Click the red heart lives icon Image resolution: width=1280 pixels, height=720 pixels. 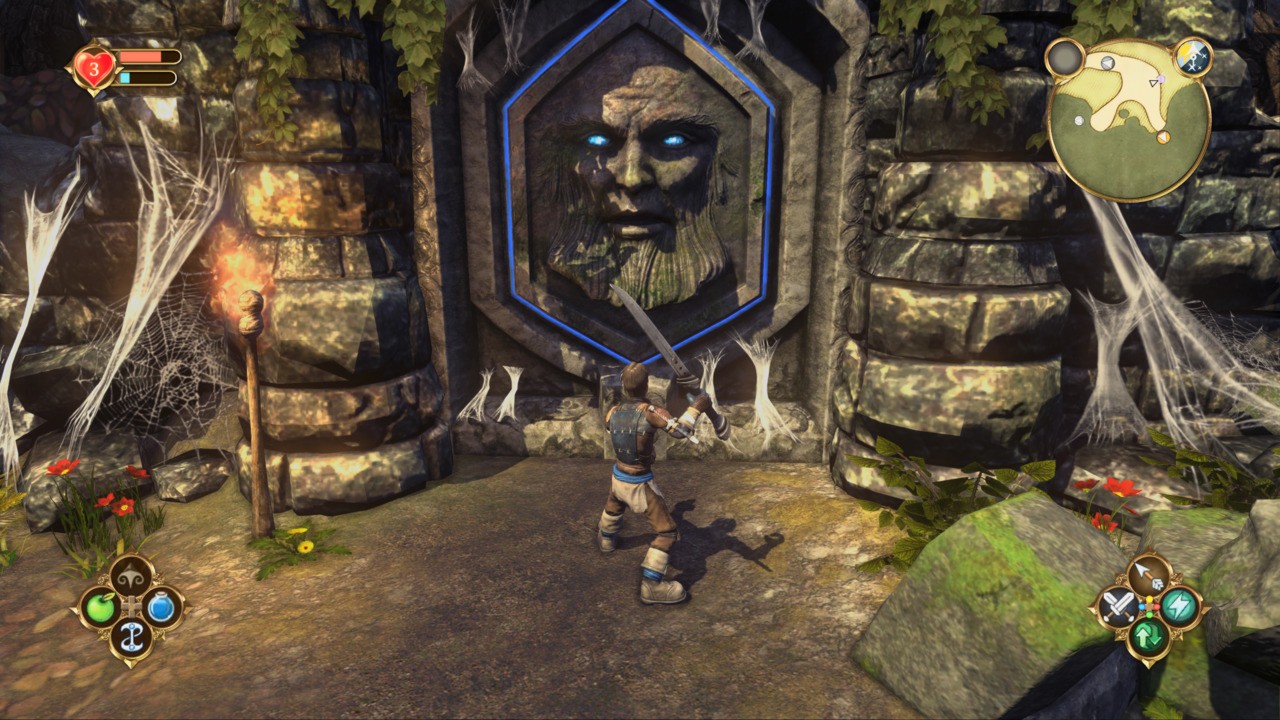93,68
